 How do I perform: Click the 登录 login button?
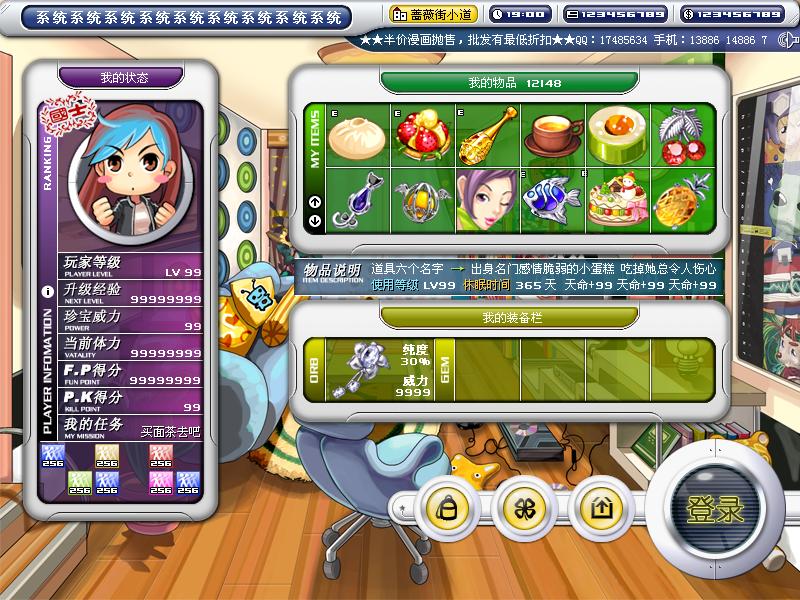[x=714, y=507]
